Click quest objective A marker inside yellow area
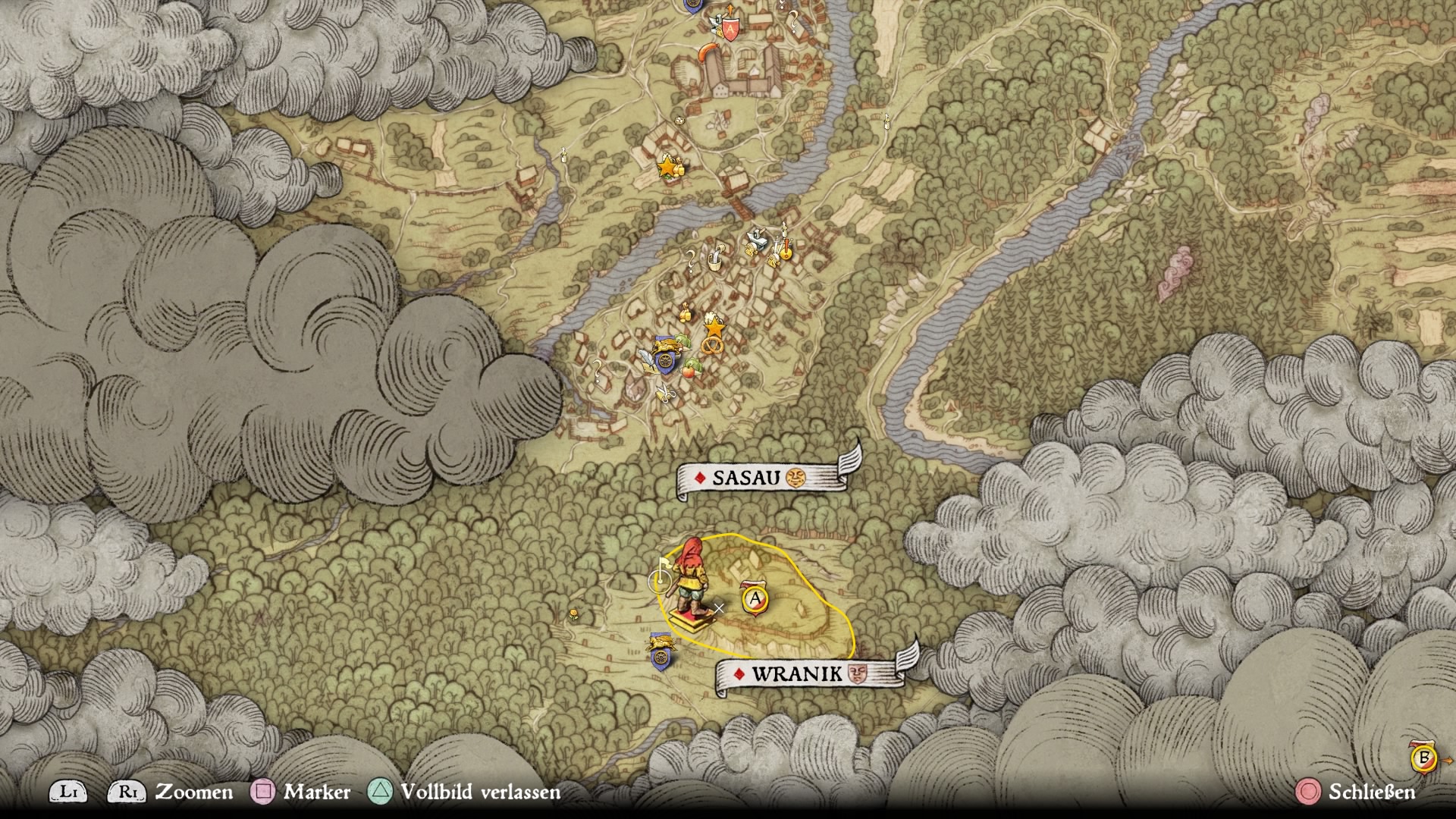This screenshot has width=1456, height=819. [755, 600]
